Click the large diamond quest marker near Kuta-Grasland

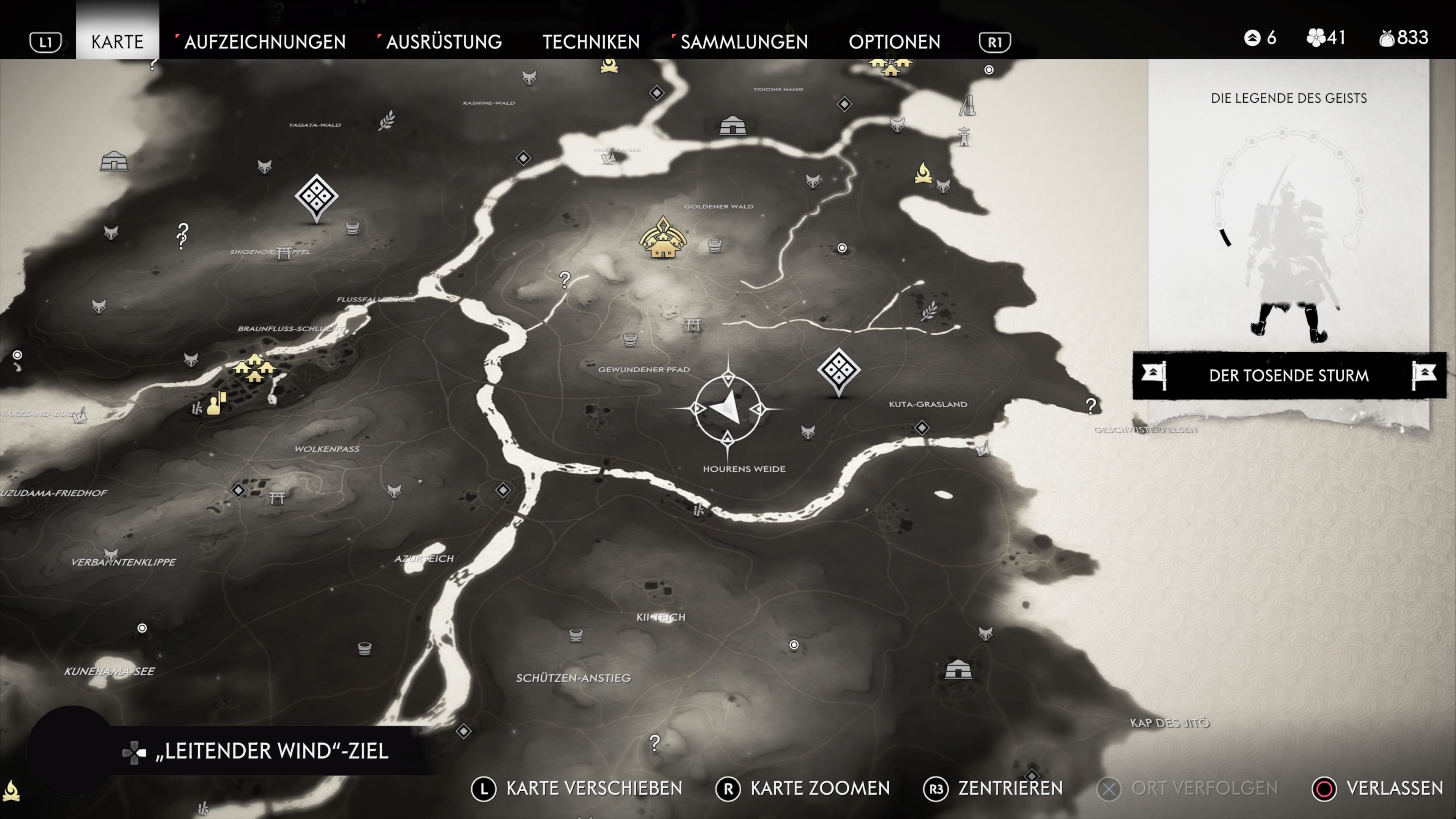(839, 371)
